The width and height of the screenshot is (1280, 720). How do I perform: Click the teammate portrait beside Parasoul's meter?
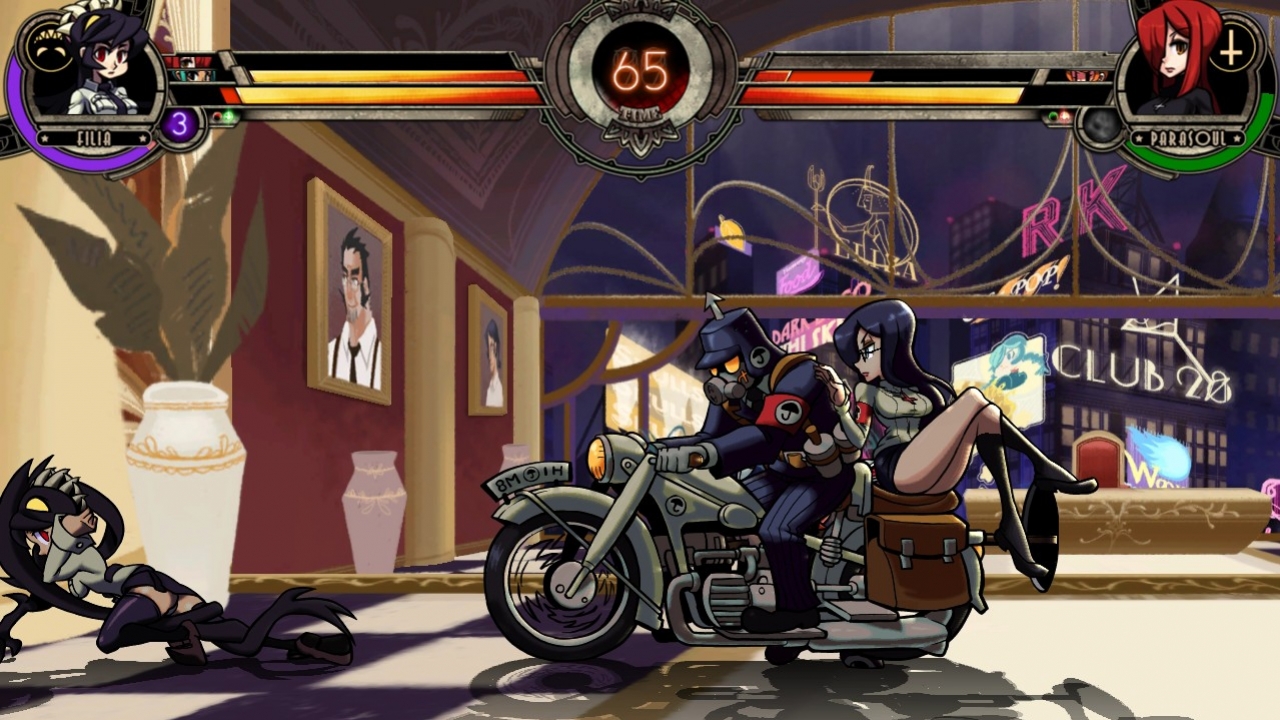point(1084,76)
